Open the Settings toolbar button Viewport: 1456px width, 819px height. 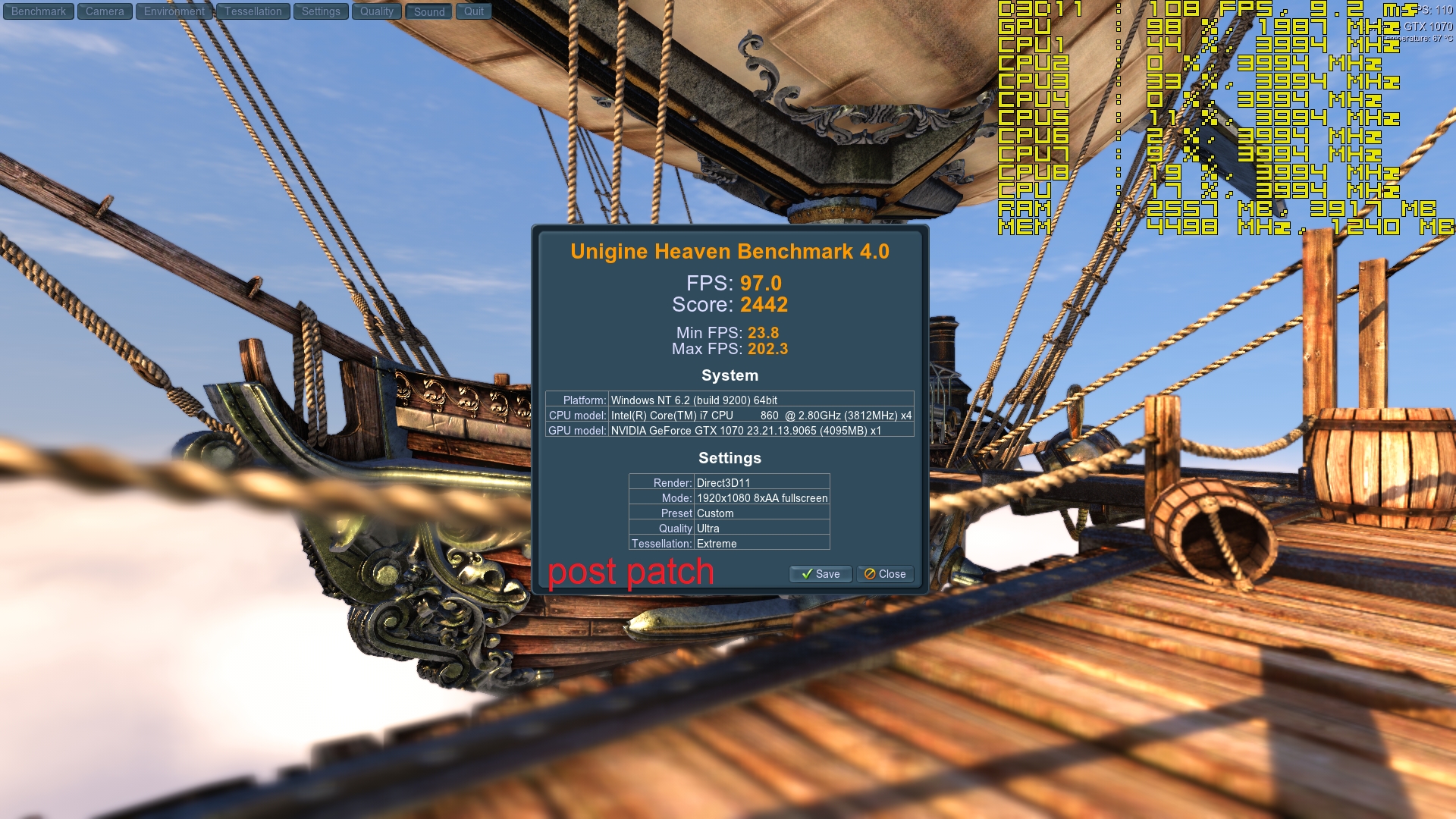(321, 11)
